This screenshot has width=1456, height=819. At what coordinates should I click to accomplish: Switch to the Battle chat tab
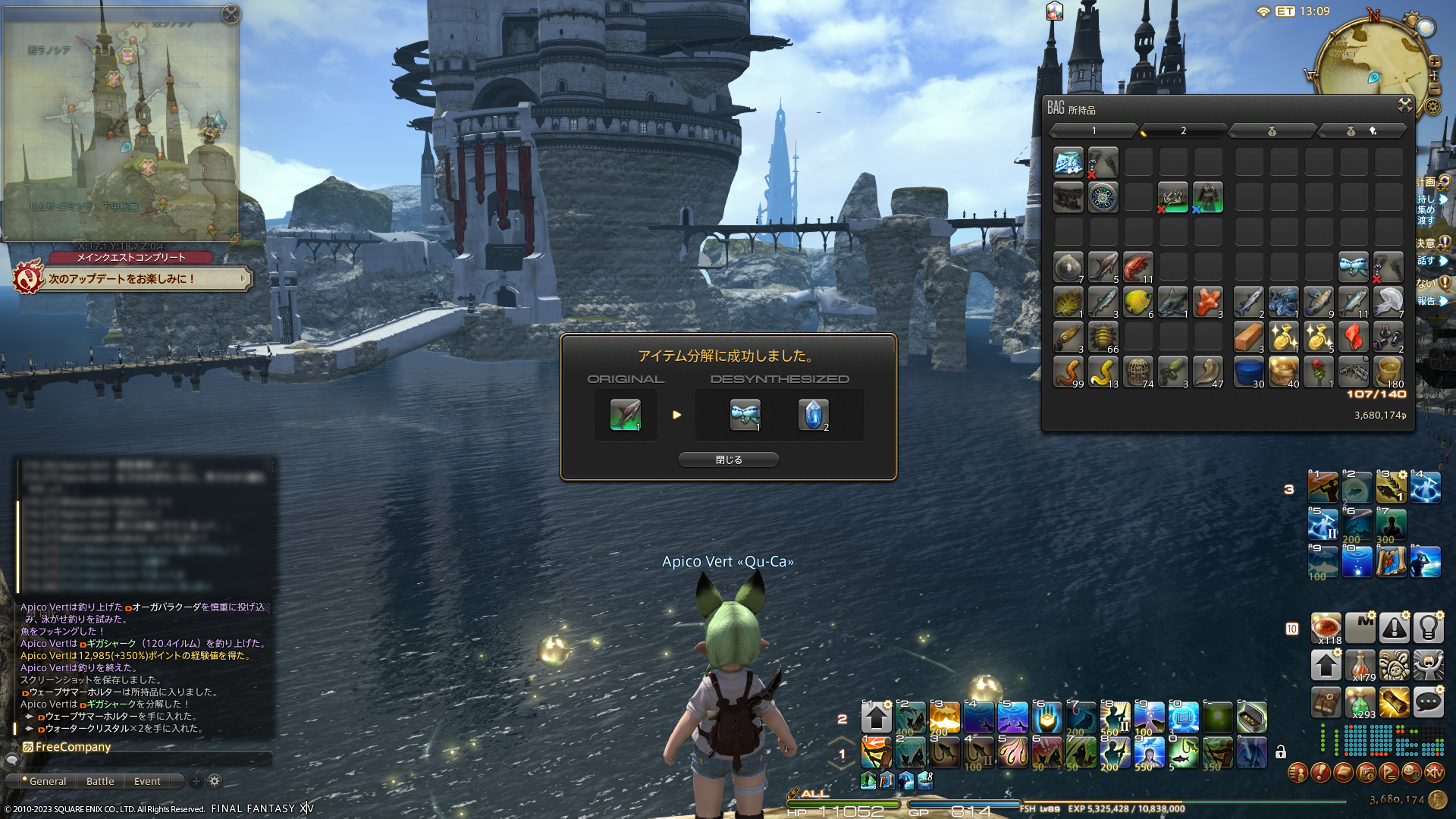[x=100, y=781]
